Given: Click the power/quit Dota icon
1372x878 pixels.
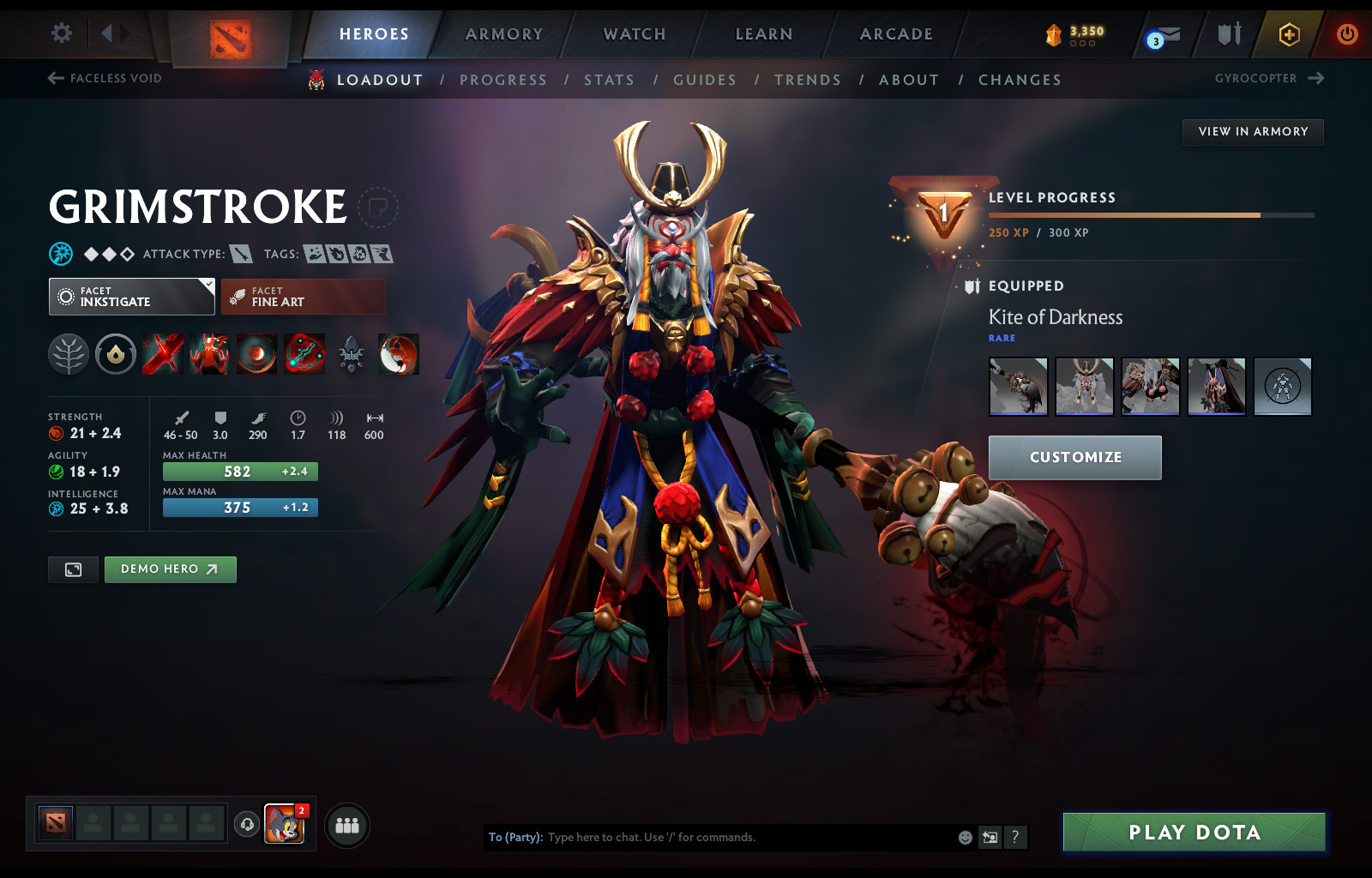Looking at the screenshot, I should pyautogui.click(x=1346, y=35).
